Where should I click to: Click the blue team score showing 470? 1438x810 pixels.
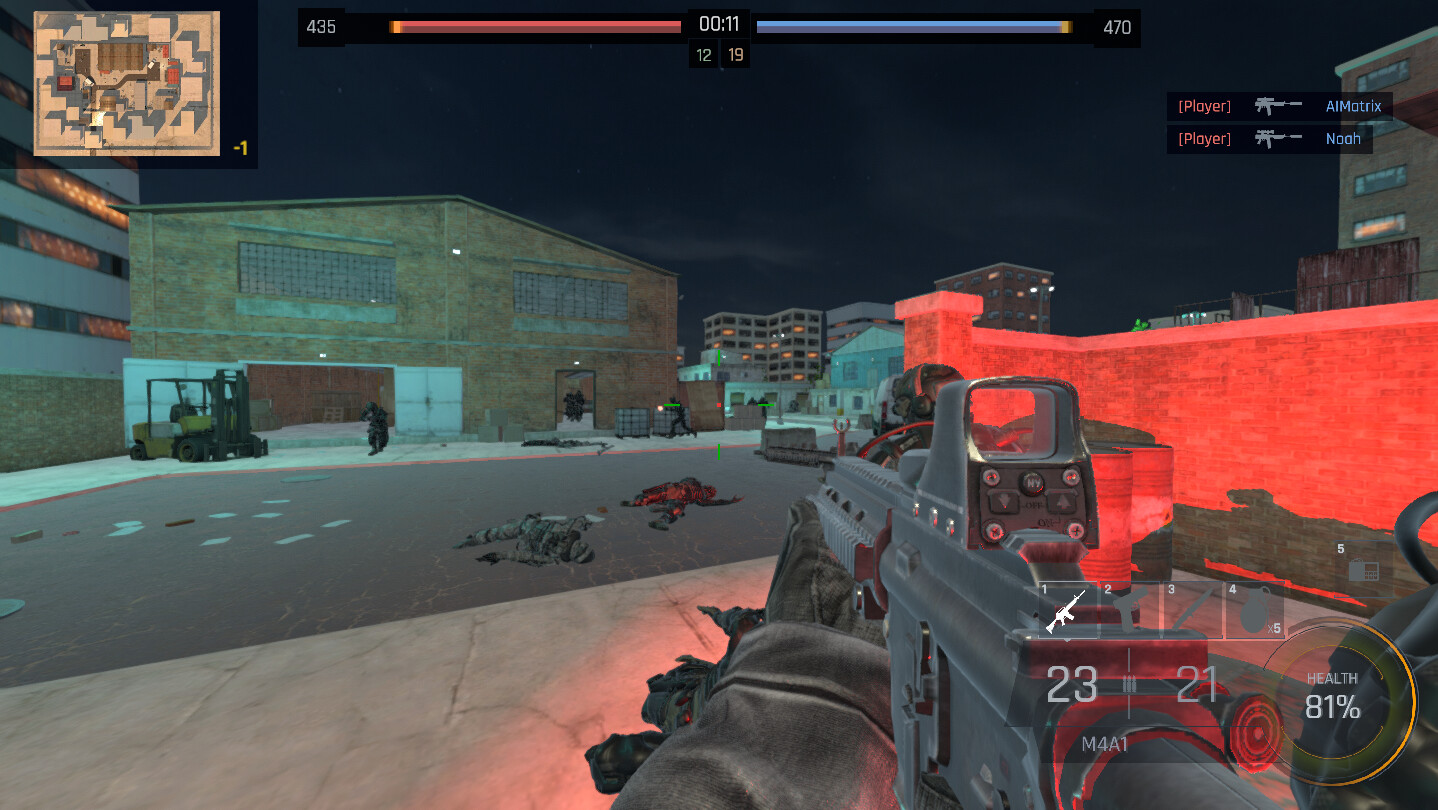click(1117, 27)
